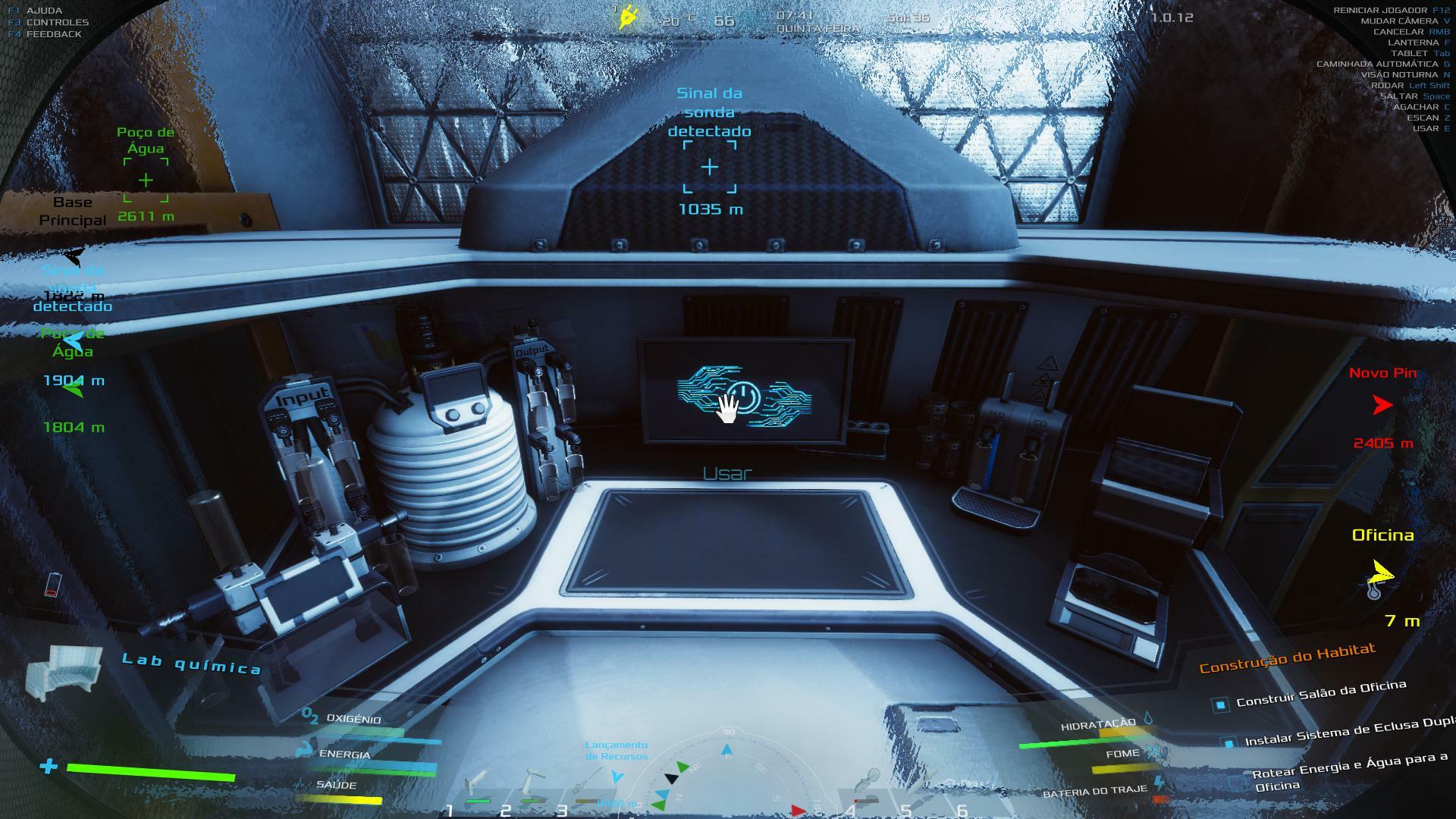
Task: Click the Lab química building icon
Action: pos(64,673)
